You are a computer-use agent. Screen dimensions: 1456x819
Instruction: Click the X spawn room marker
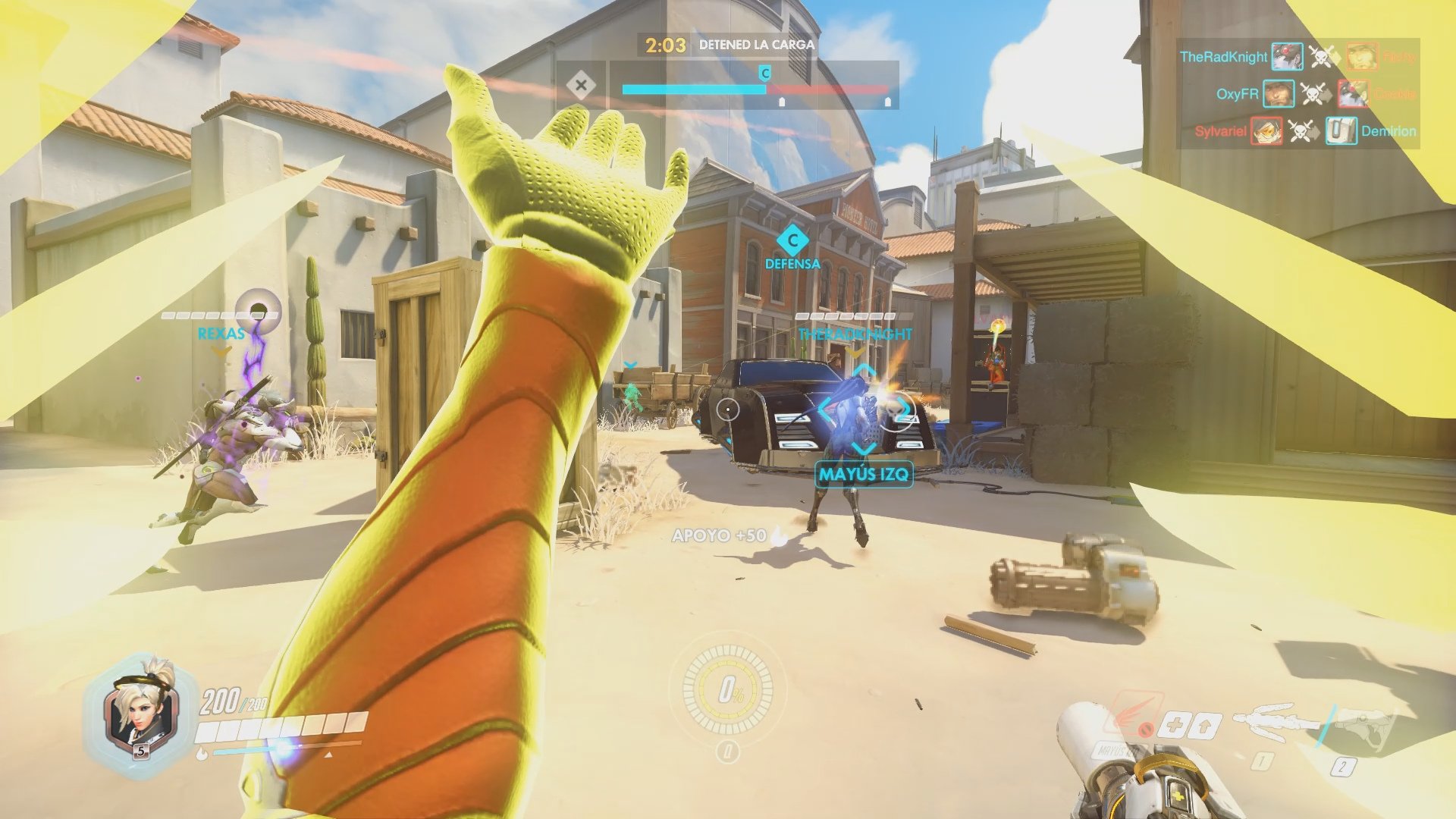pyautogui.click(x=582, y=86)
